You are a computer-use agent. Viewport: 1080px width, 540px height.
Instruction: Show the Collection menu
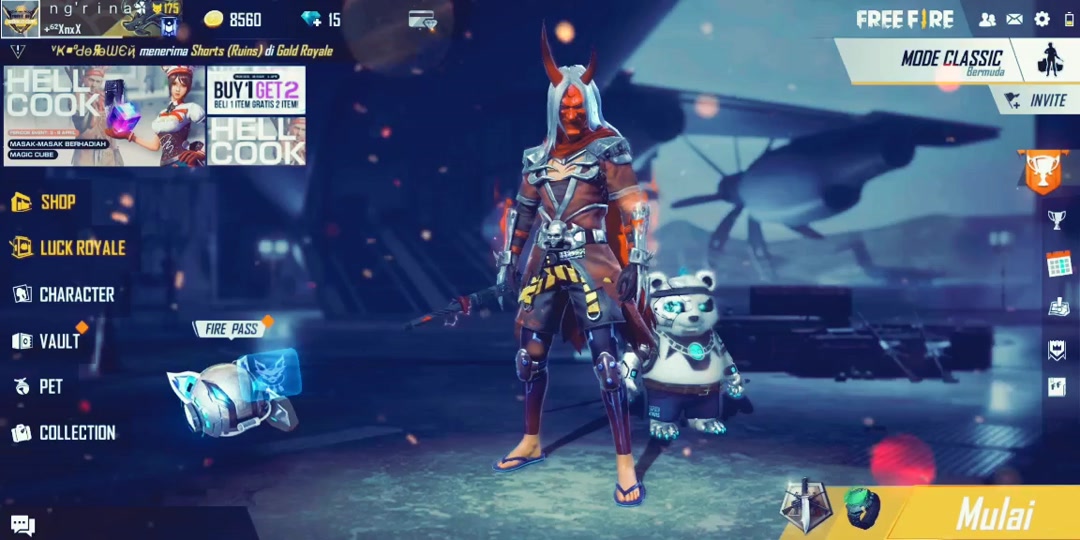64,433
